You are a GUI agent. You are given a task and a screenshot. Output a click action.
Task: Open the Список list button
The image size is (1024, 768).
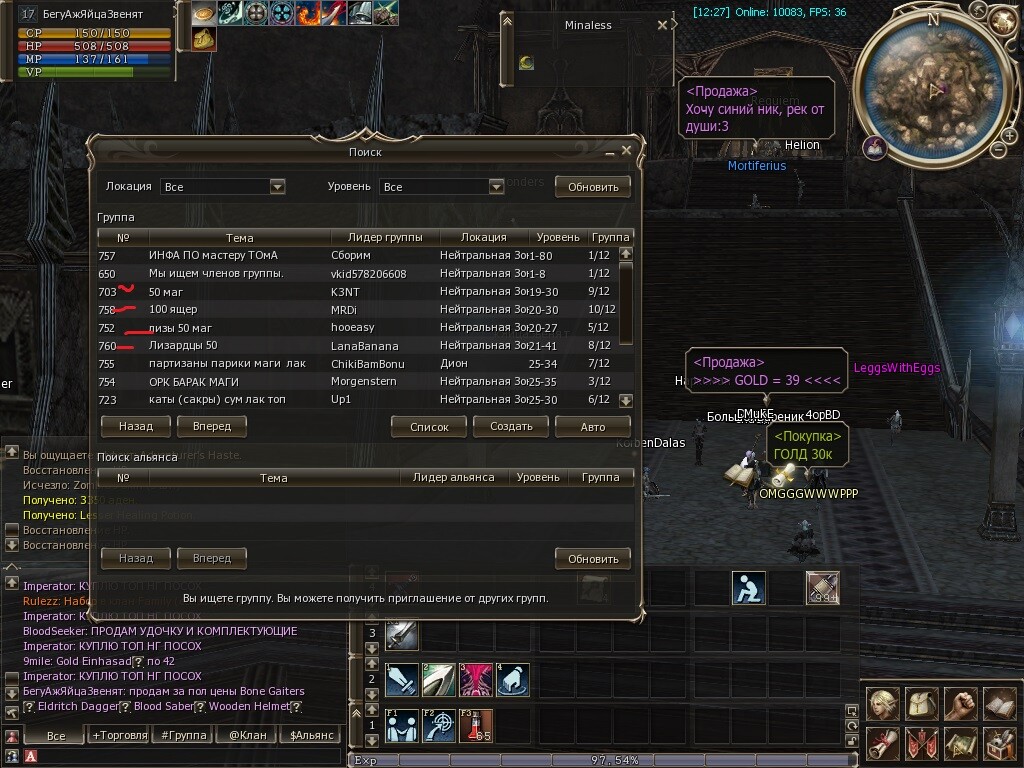coord(429,426)
